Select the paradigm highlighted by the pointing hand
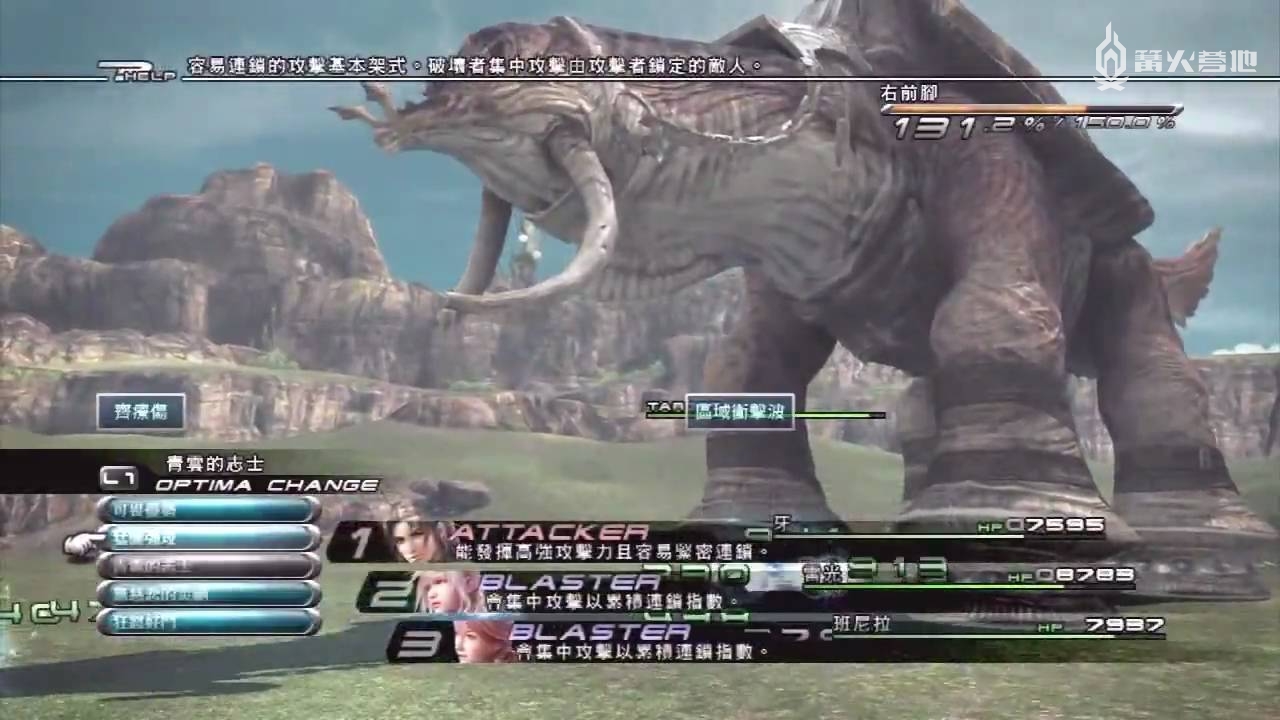This screenshot has height=720, width=1280. (208, 538)
